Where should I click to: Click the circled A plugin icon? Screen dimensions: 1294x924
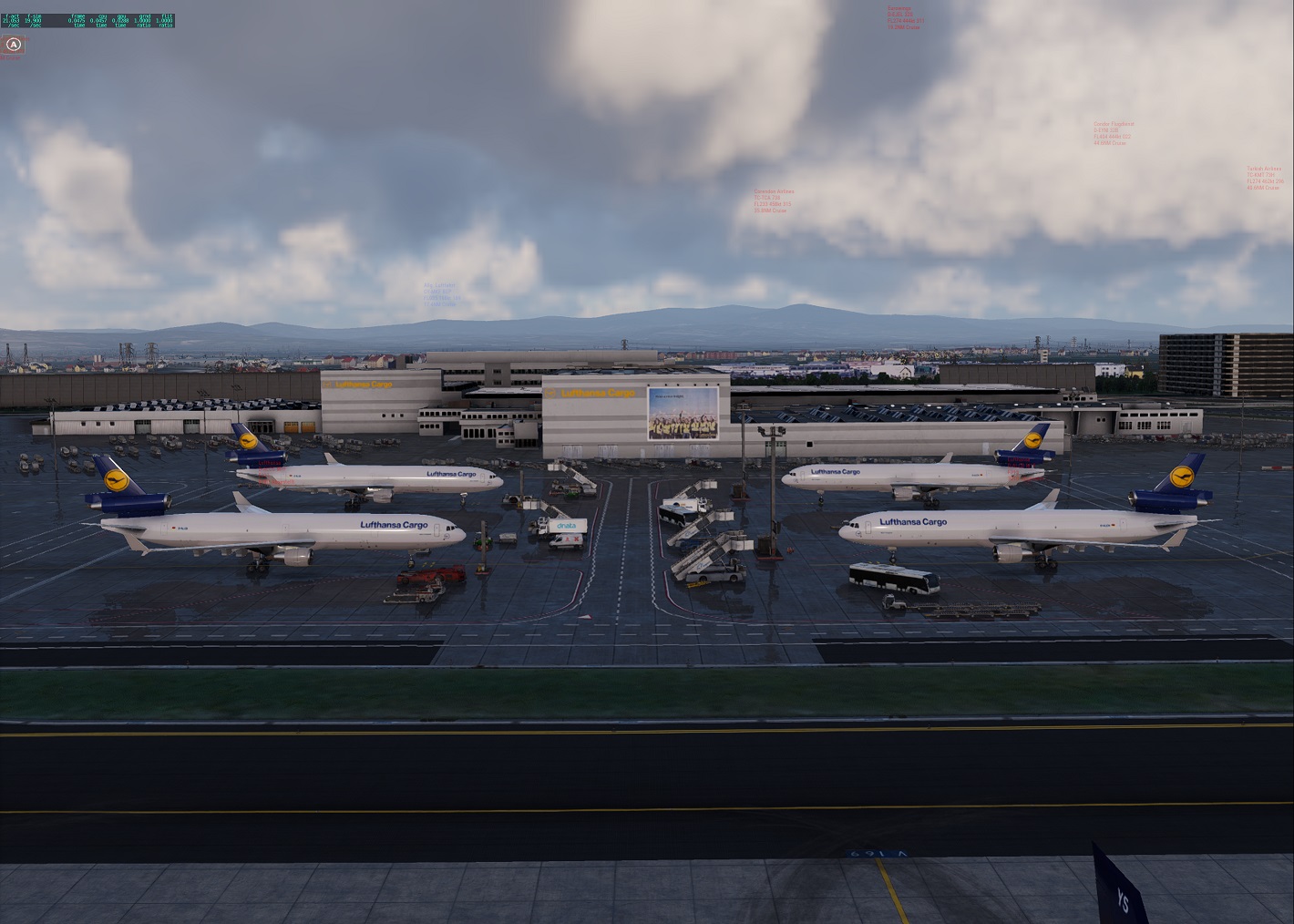[x=13, y=44]
